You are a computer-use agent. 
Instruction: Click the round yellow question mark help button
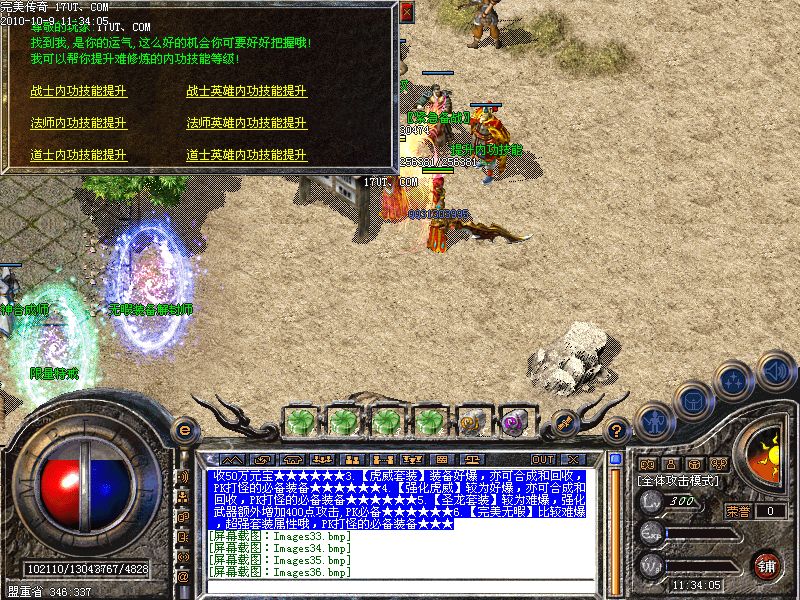(x=617, y=432)
